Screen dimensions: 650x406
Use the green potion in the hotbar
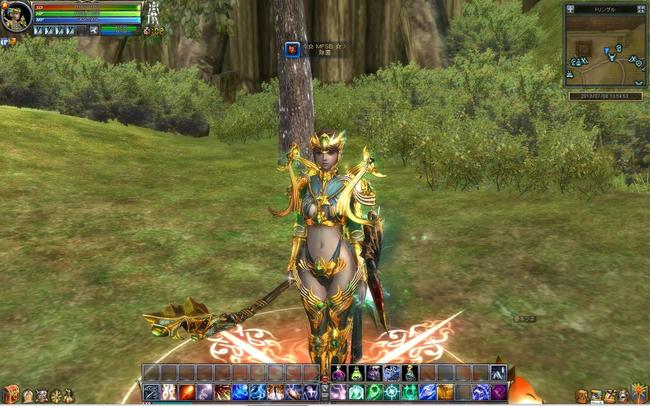pos(356,373)
